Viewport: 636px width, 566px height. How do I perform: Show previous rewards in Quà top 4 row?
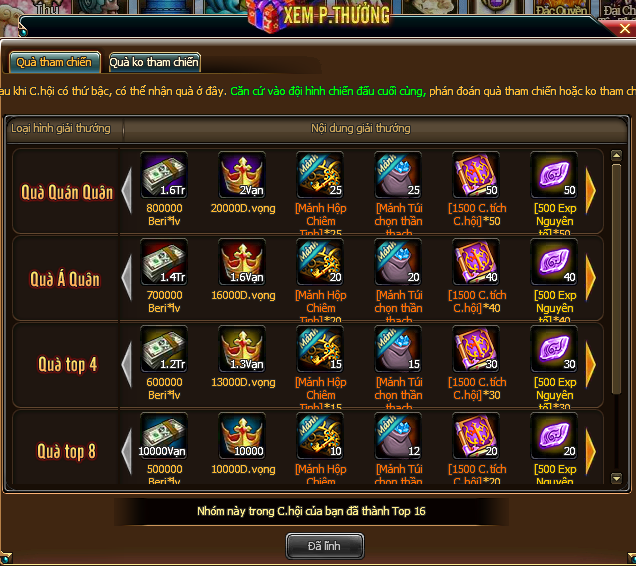pos(126,364)
